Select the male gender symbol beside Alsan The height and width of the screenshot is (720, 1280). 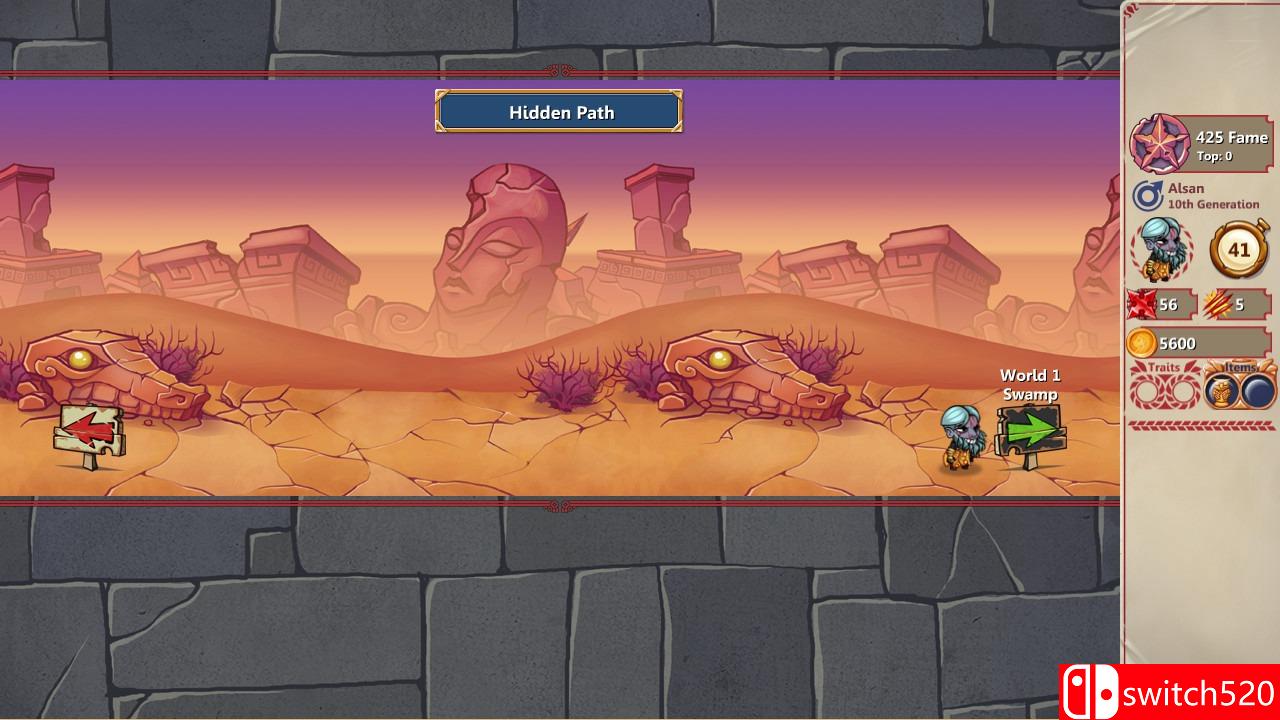pyautogui.click(x=1148, y=192)
